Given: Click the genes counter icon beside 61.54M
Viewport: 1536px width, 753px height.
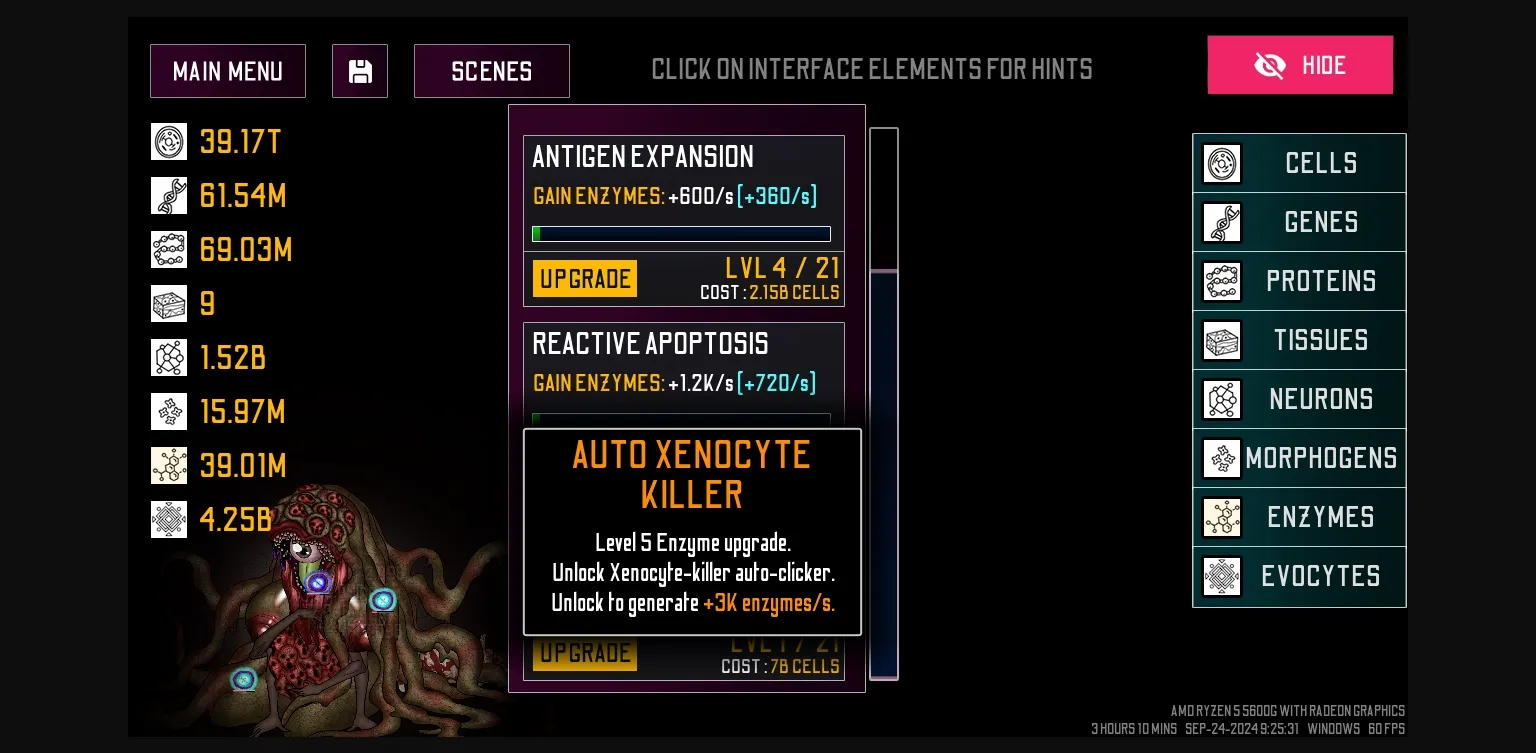Looking at the screenshot, I should (x=169, y=195).
